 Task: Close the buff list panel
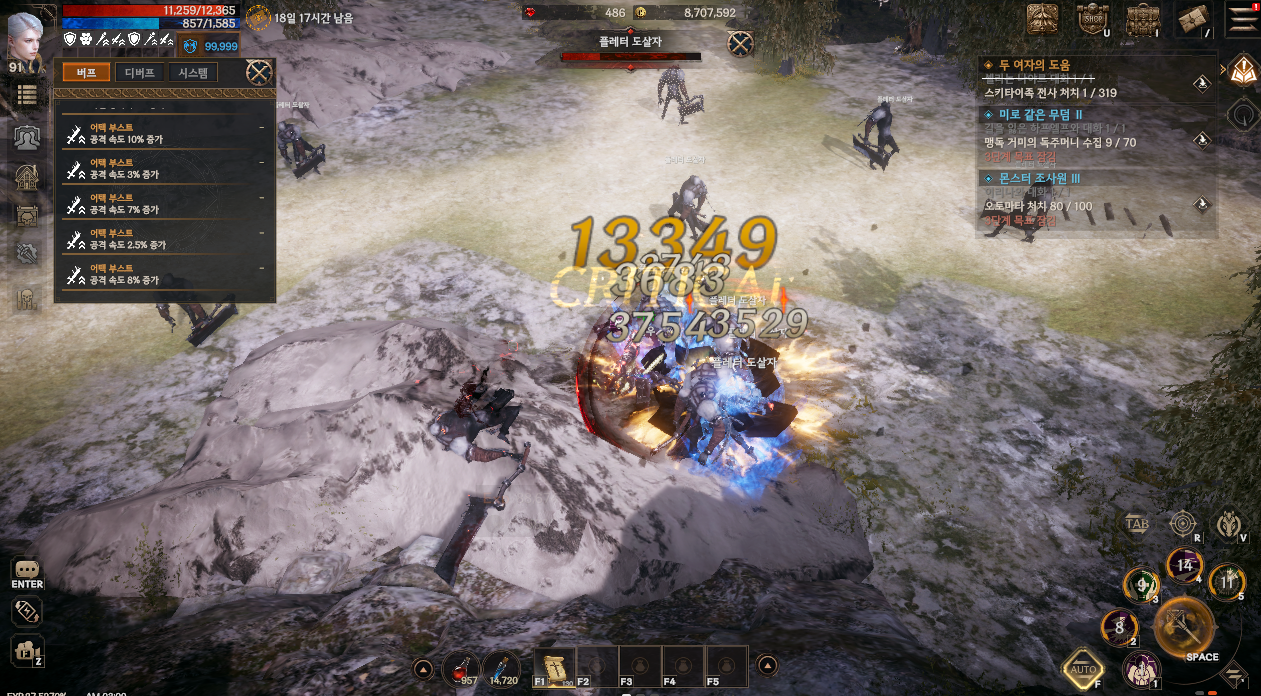259,72
